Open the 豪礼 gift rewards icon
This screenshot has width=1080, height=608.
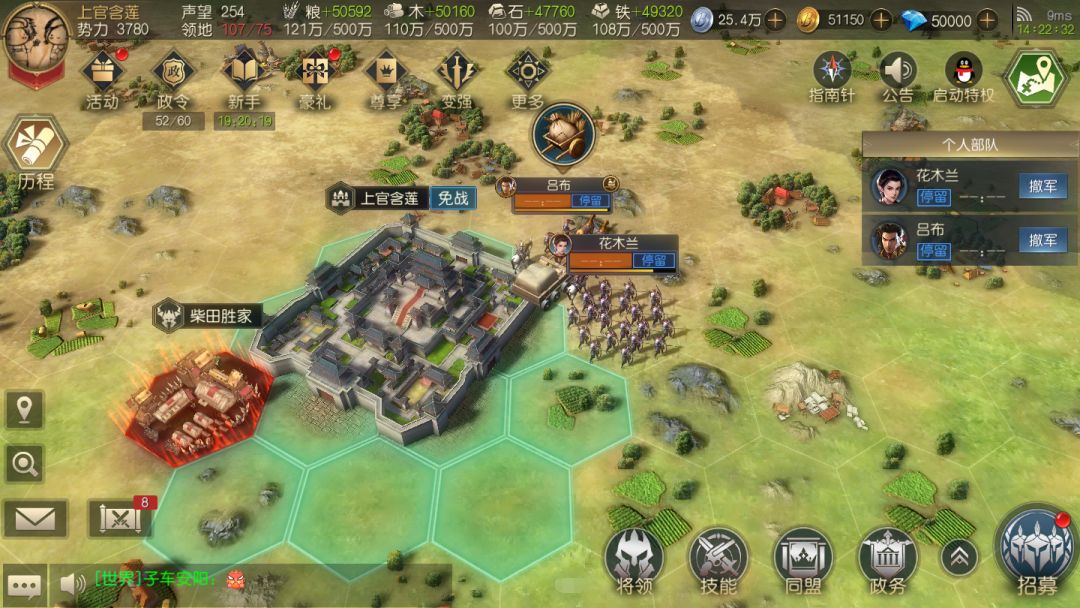coord(315,72)
